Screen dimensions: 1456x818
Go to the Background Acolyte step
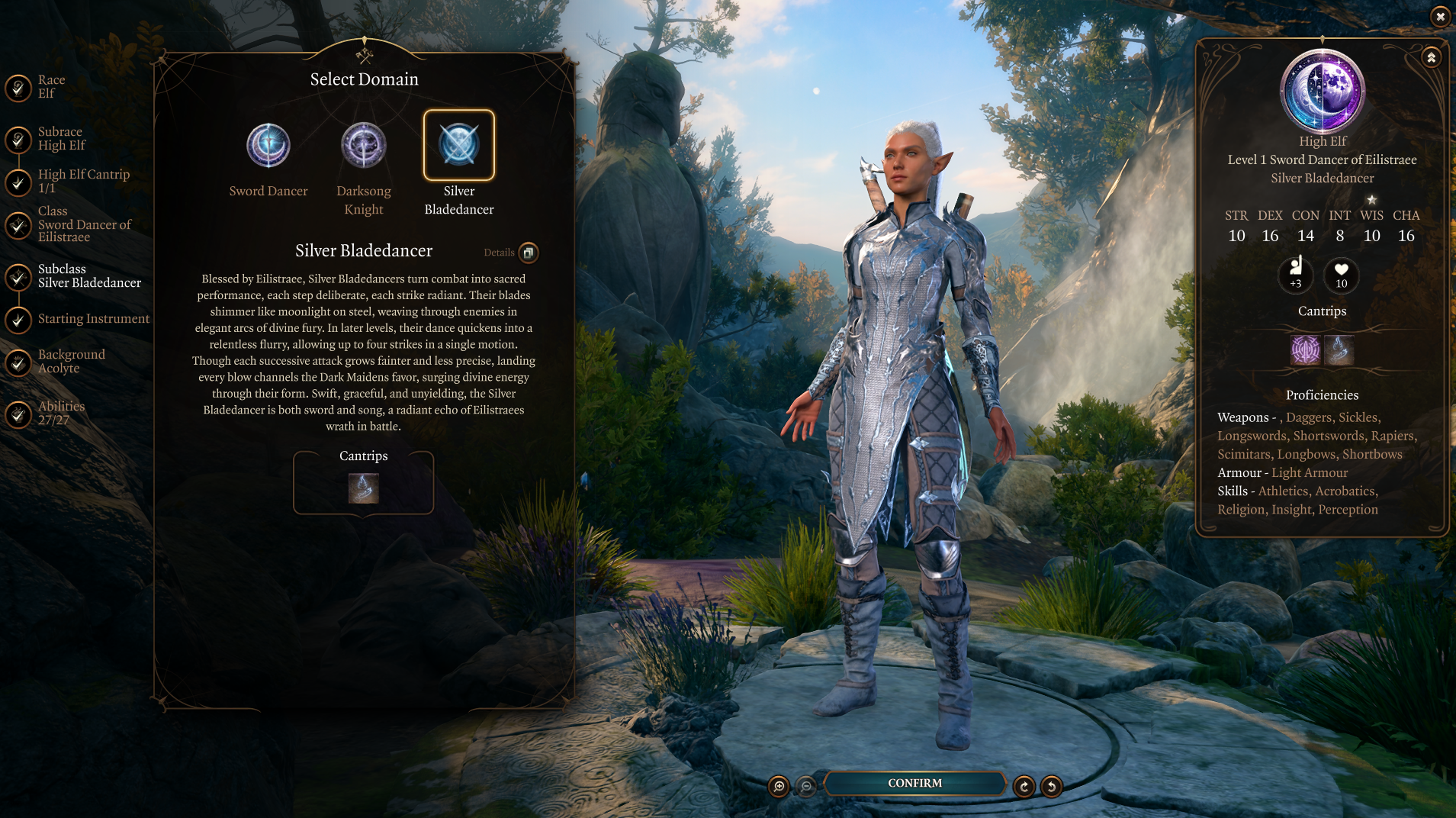(x=71, y=362)
